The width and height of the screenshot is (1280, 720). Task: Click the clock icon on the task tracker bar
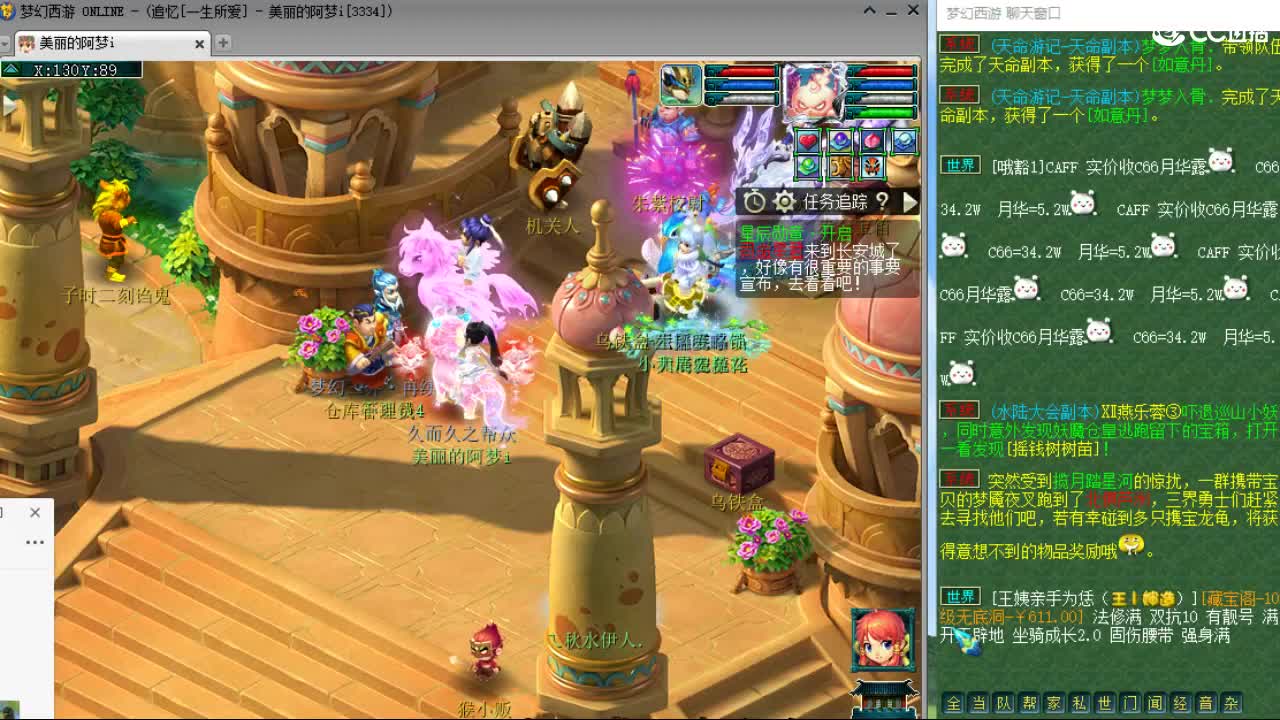click(x=757, y=201)
